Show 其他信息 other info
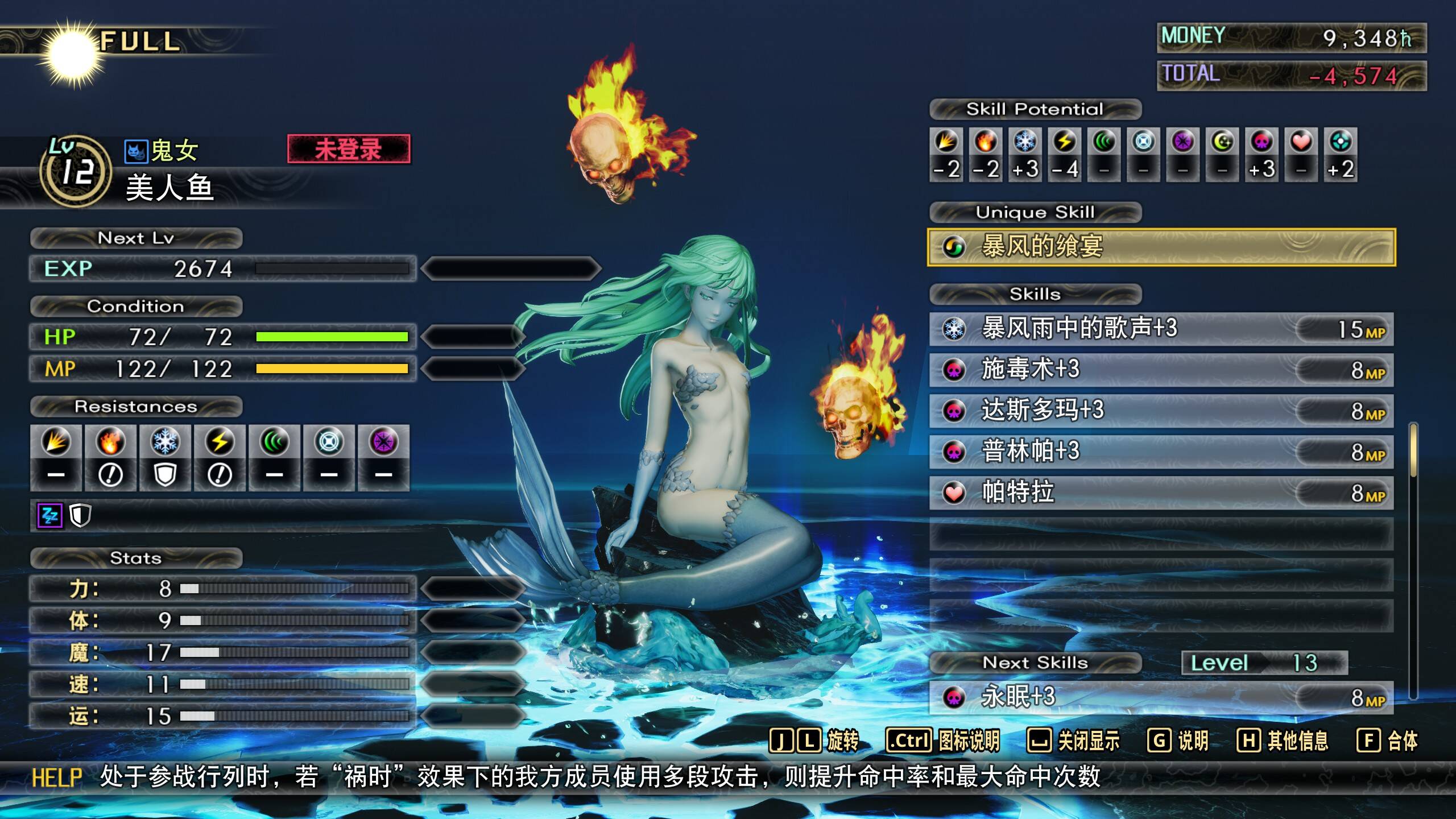 tap(1282, 741)
